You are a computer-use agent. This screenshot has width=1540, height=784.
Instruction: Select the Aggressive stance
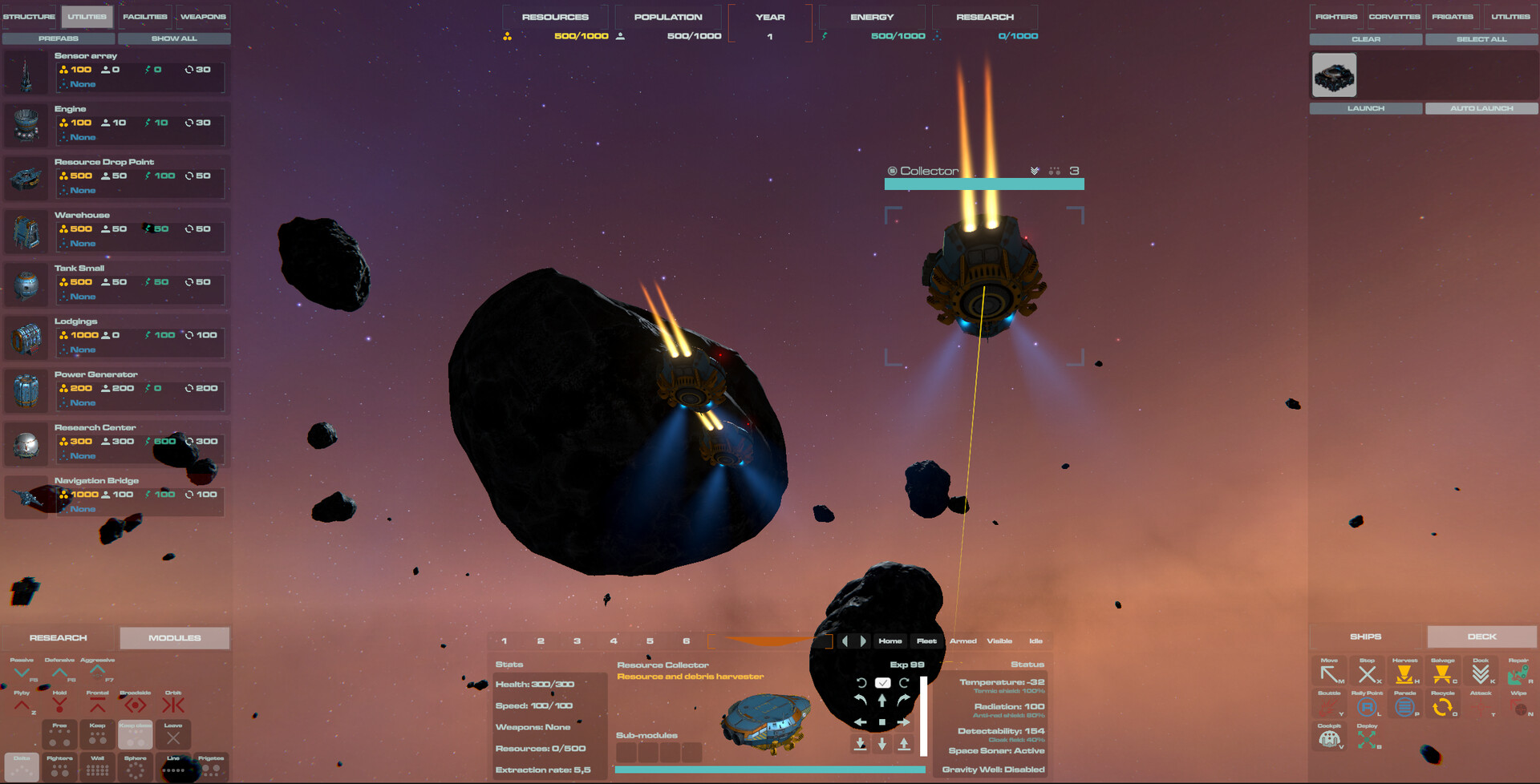(x=98, y=668)
